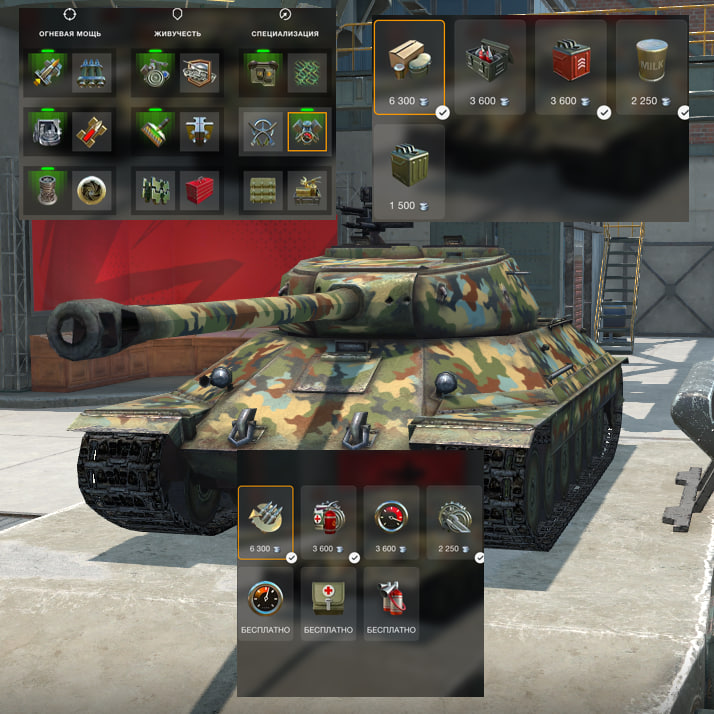
Task: Choose the red toolbox equipment slot
Action: tap(198, 190)
